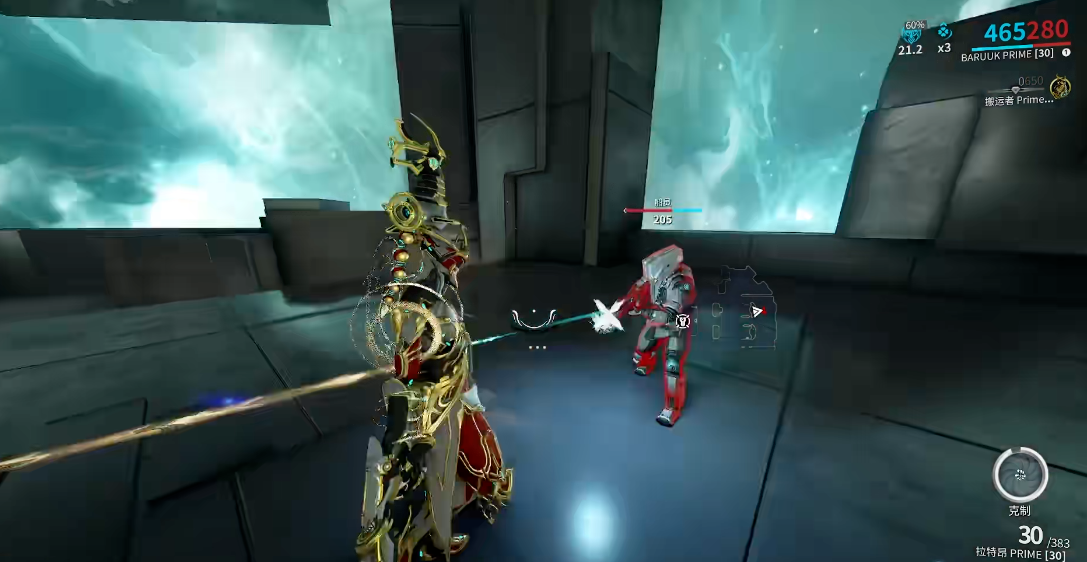Click the 克制 ability gauge icon
Screen dimensions: 1087x562
1020,474
